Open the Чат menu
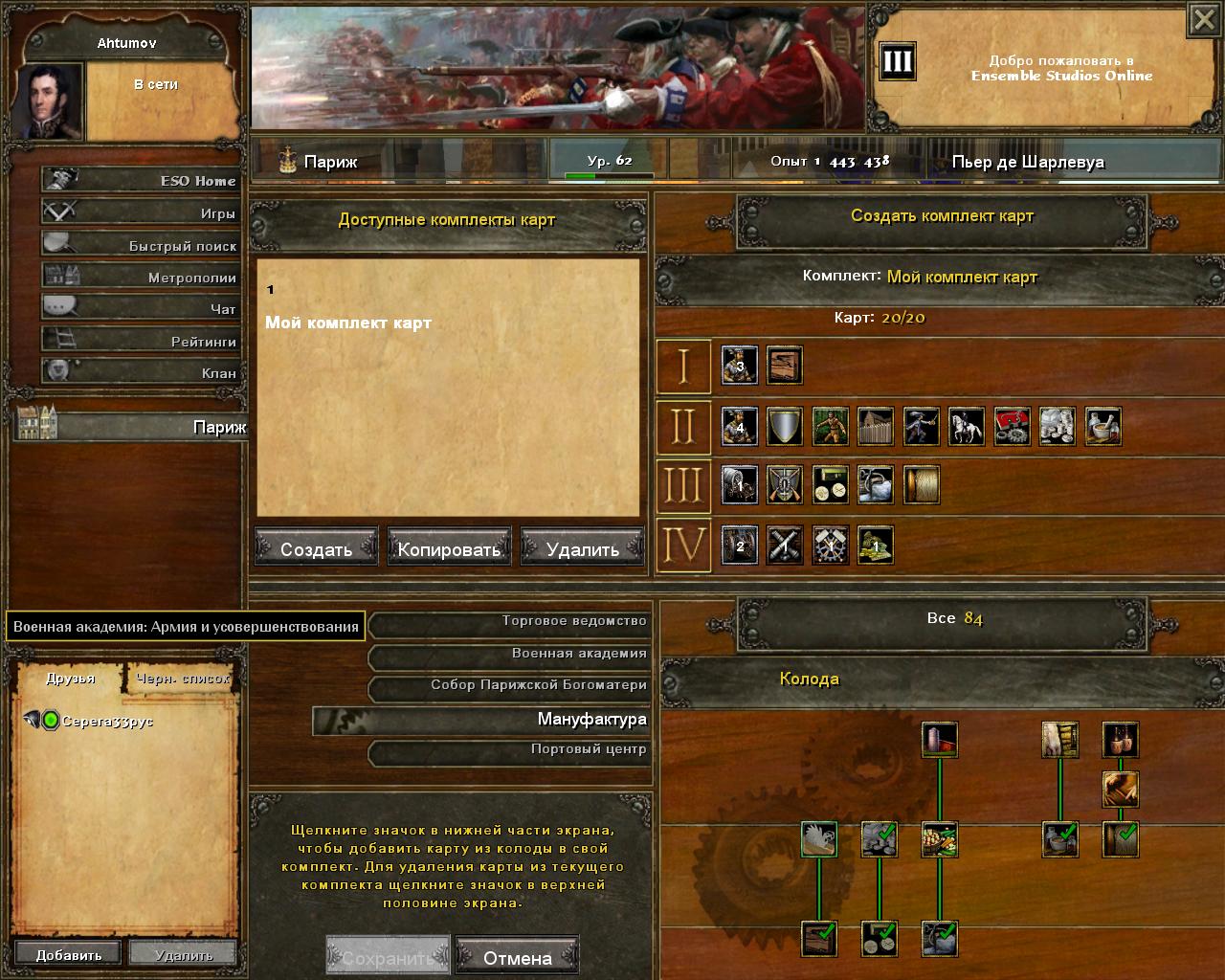 tap(142, 308)
